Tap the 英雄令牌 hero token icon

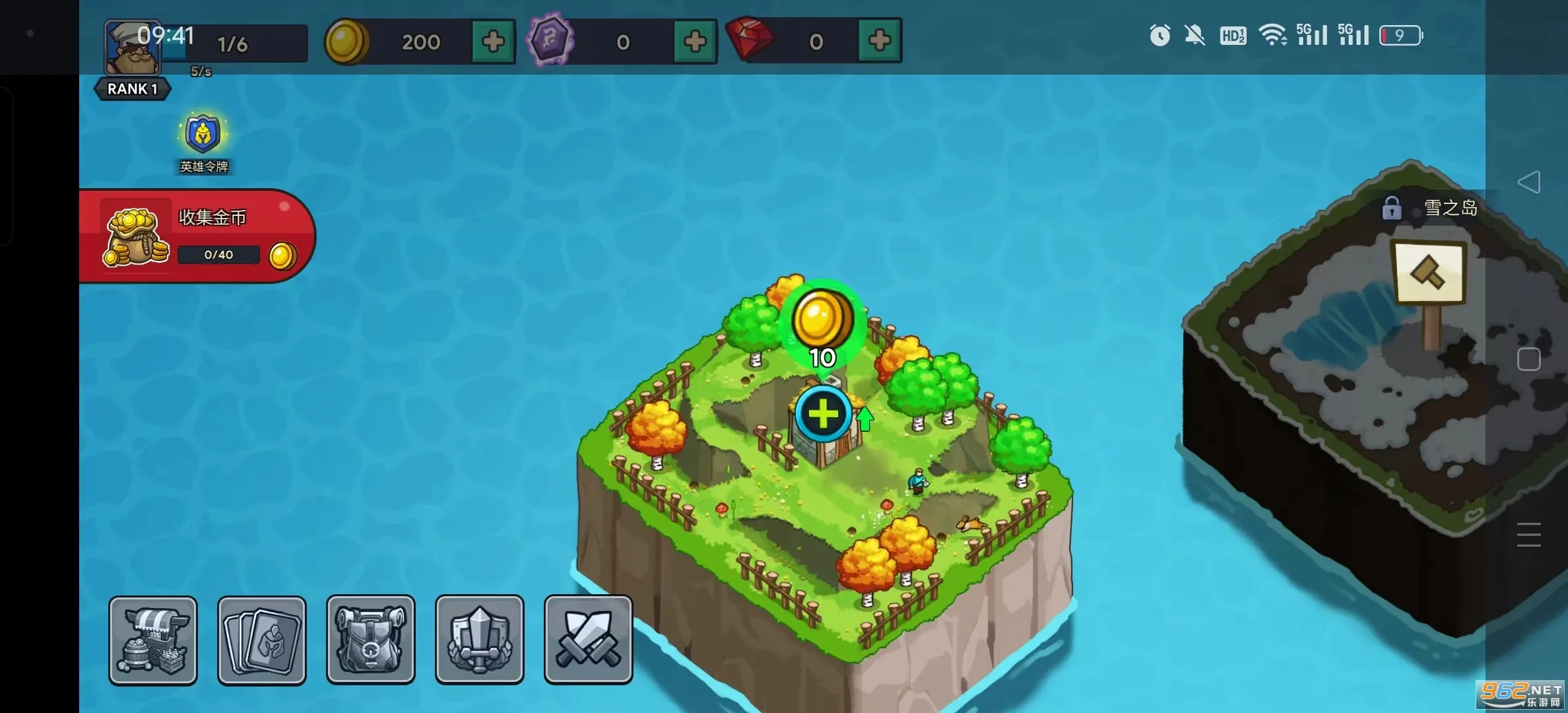[x=203, y=134]
